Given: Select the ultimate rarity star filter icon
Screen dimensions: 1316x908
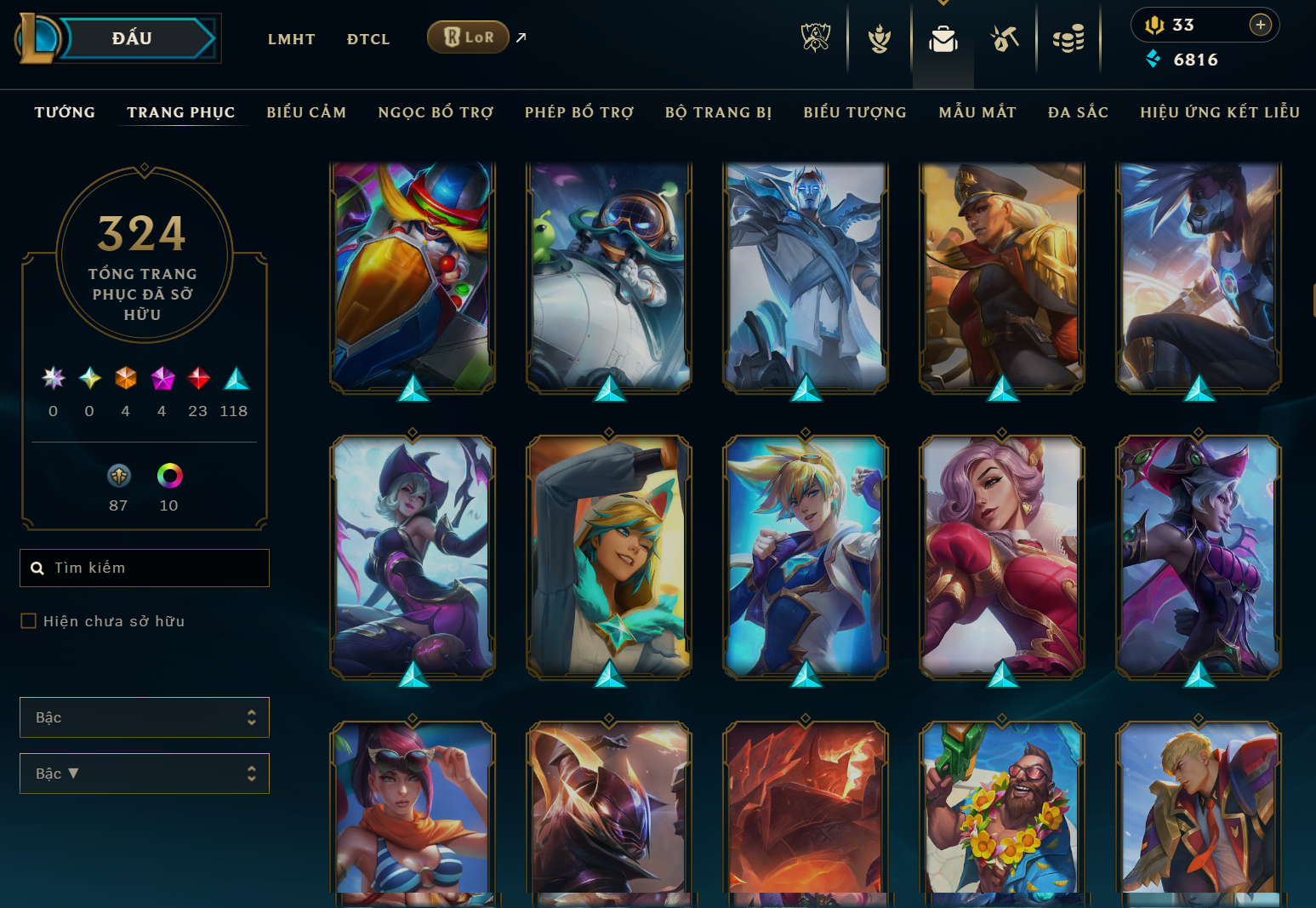Looking at the screenshot, I should point(52,379).
